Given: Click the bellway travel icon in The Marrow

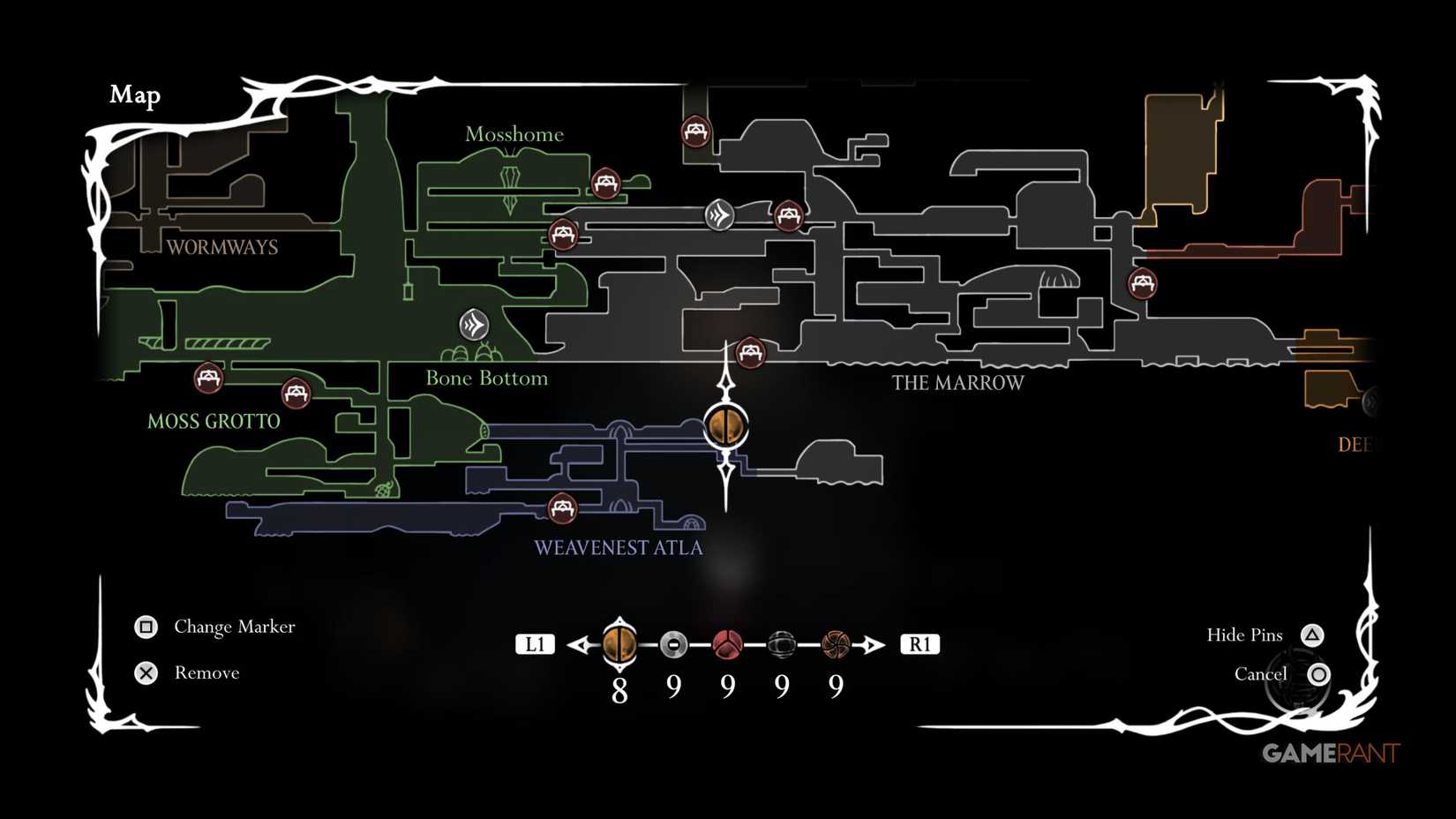Looking at the screenshot, I should point(720,214).
